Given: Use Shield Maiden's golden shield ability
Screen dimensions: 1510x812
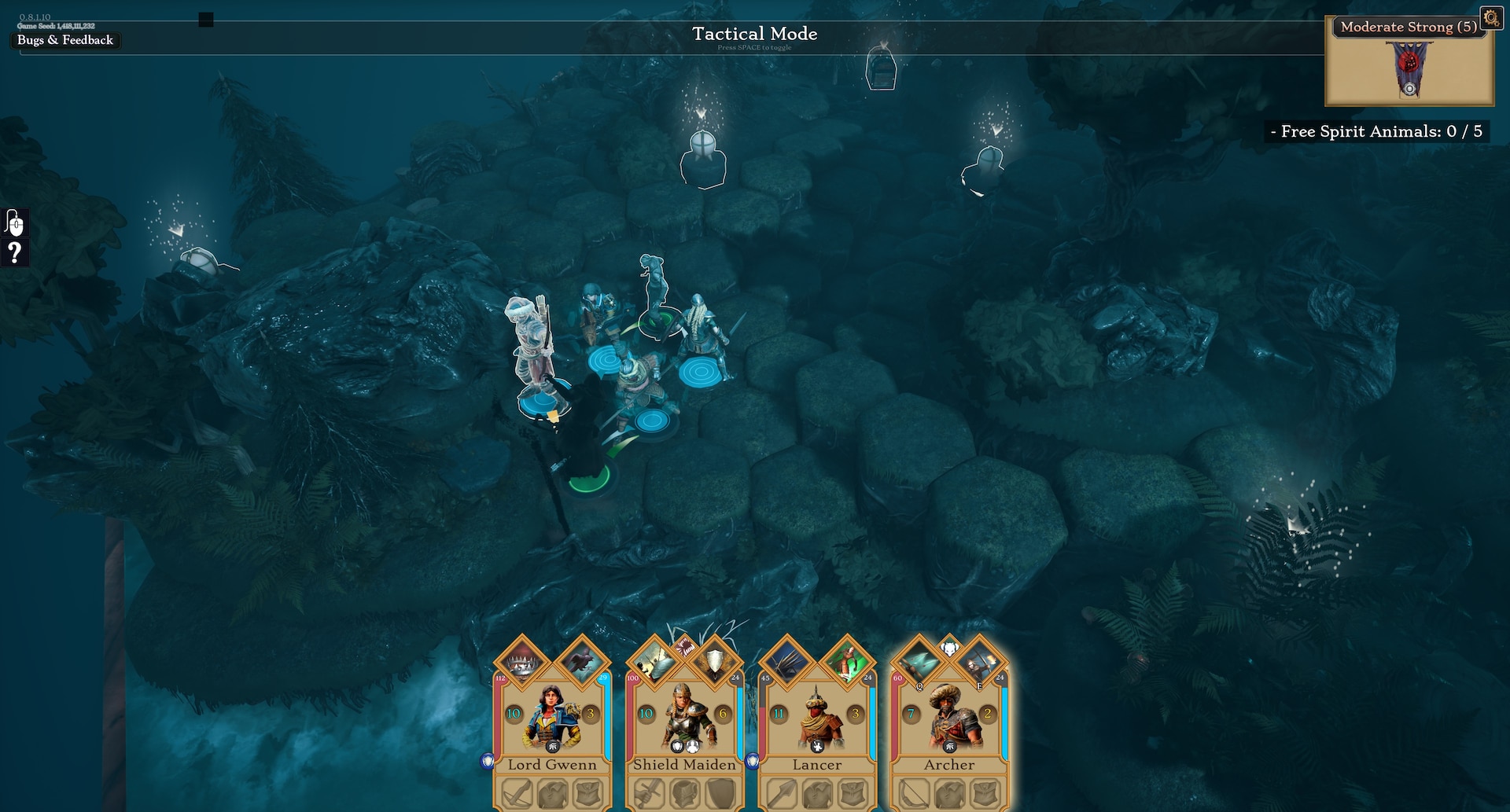Looking at the screenshot, I should click(x=714, y=662).
